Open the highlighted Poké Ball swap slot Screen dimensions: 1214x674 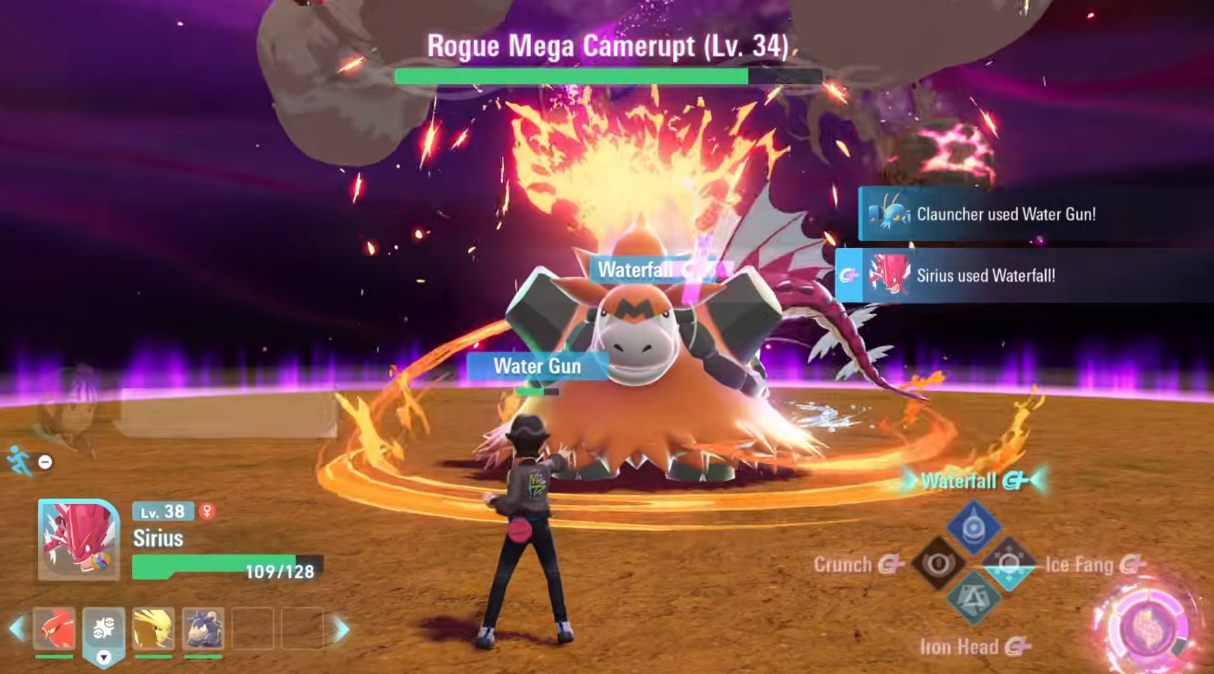click(x=104, y=630)
